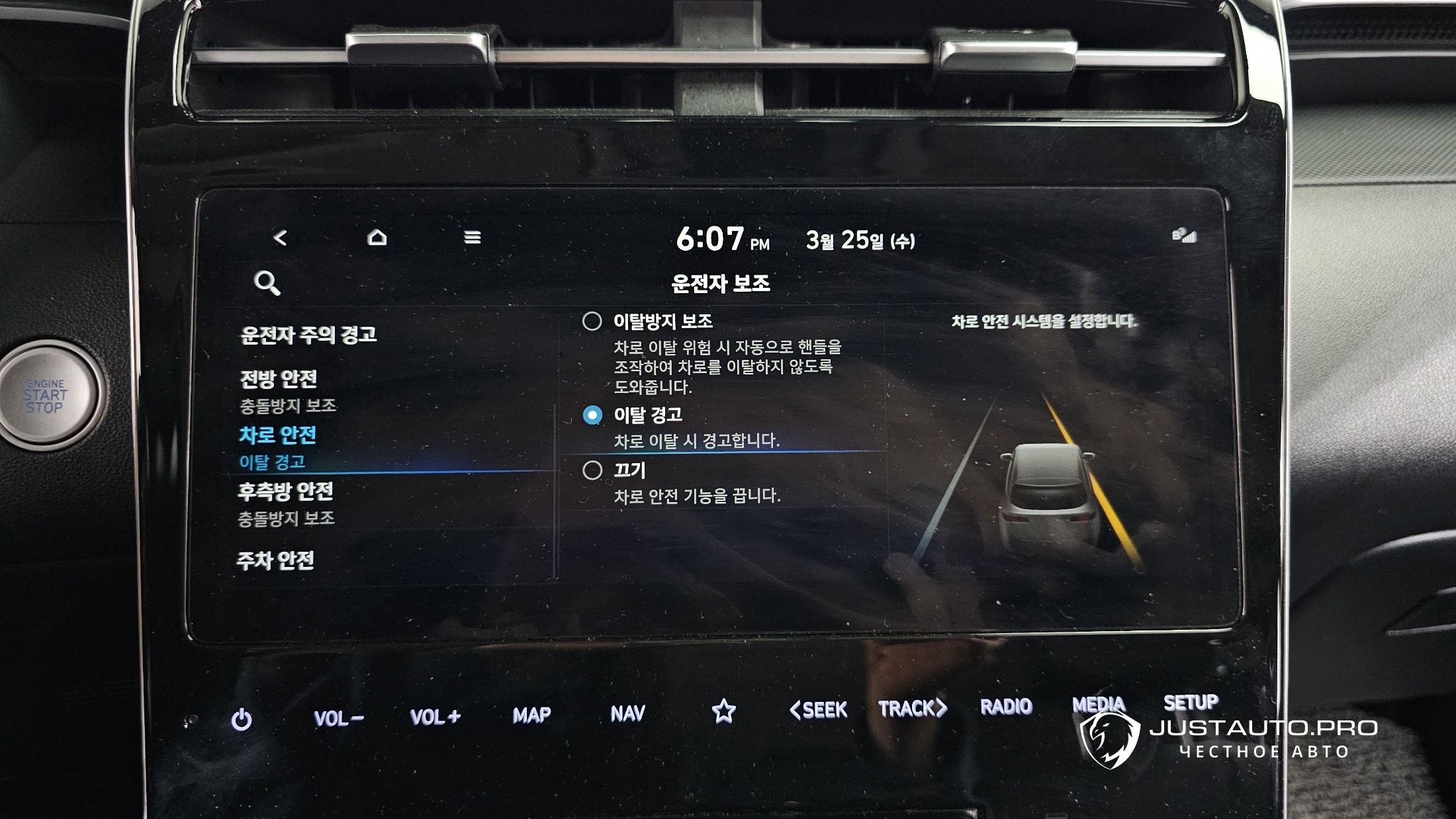Select the 운전자 주의 경고 menu entry
The height and width of the screenshot is (819, 1456).
tap(308, 335)
